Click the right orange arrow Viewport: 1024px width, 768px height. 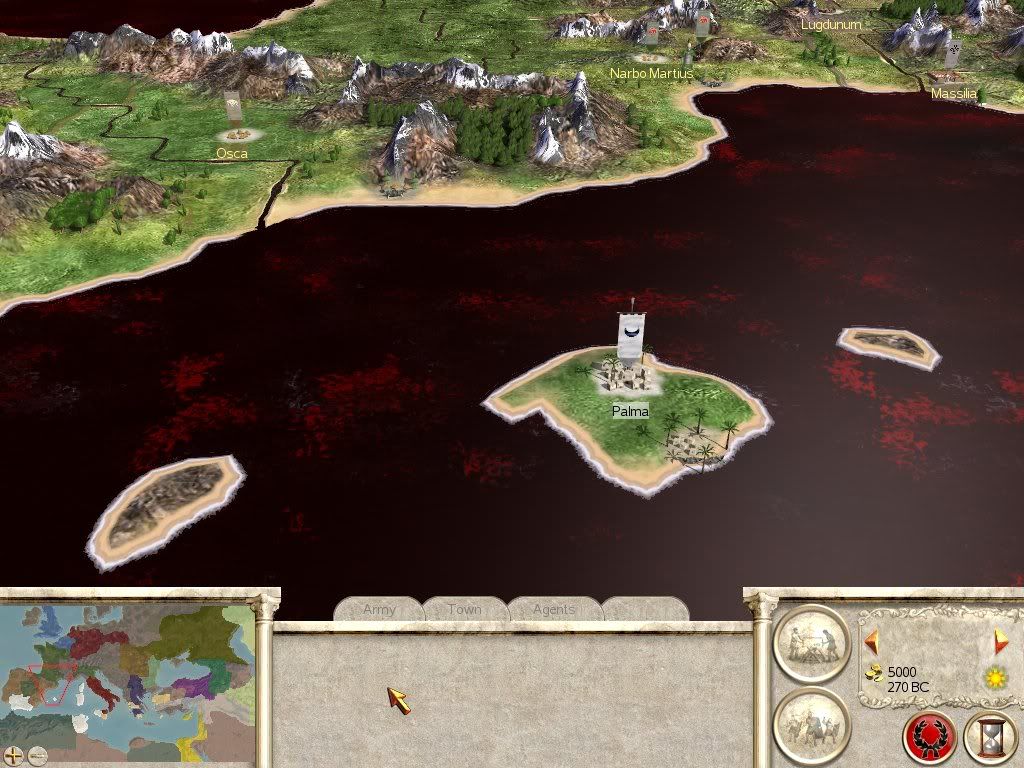click(x=1000, y=641)
